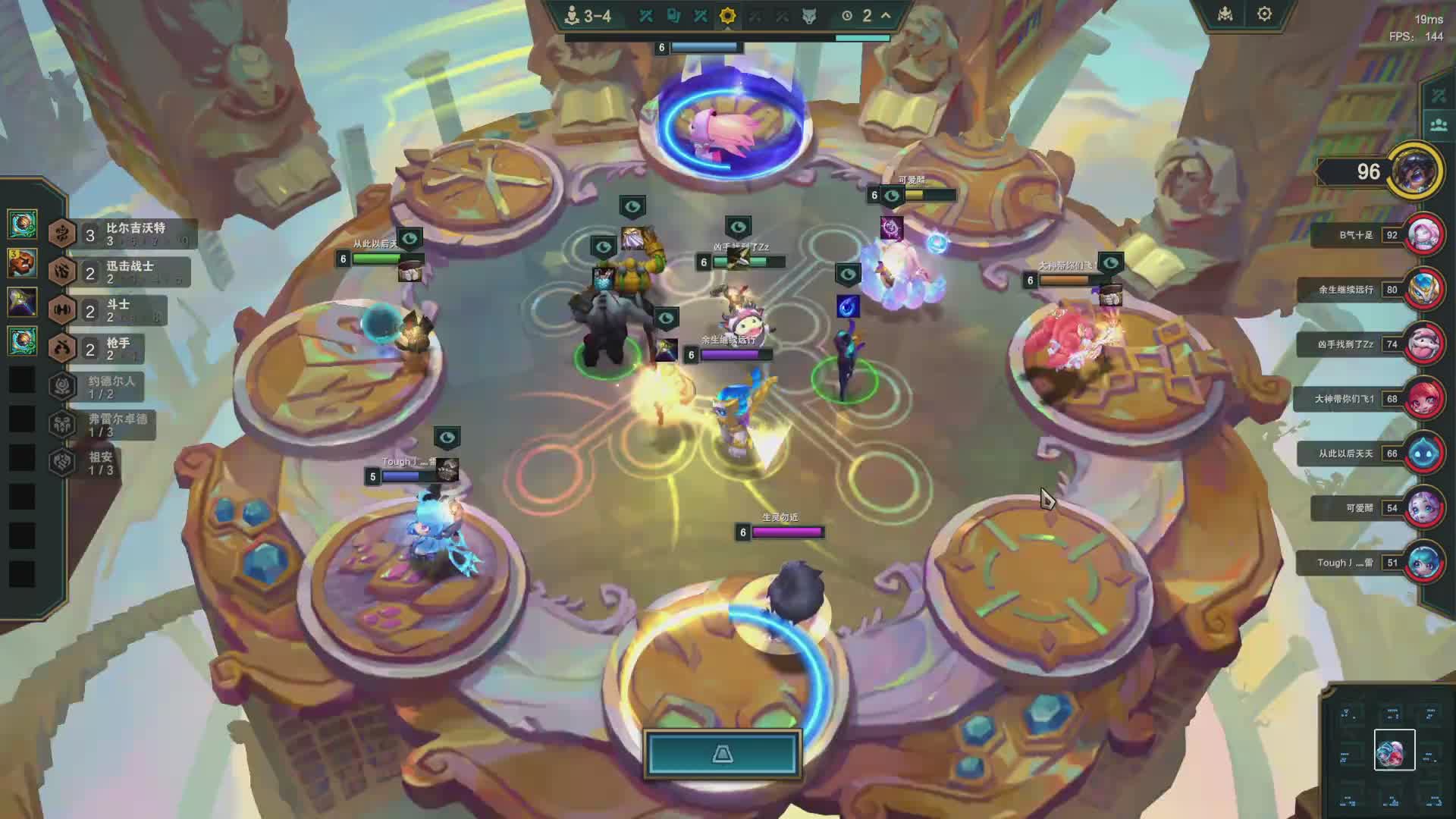Viewport: 1456px width, 819px height.
Task: Select player 可爱醋 in the scoreboard
Action: click(1424, 508)
